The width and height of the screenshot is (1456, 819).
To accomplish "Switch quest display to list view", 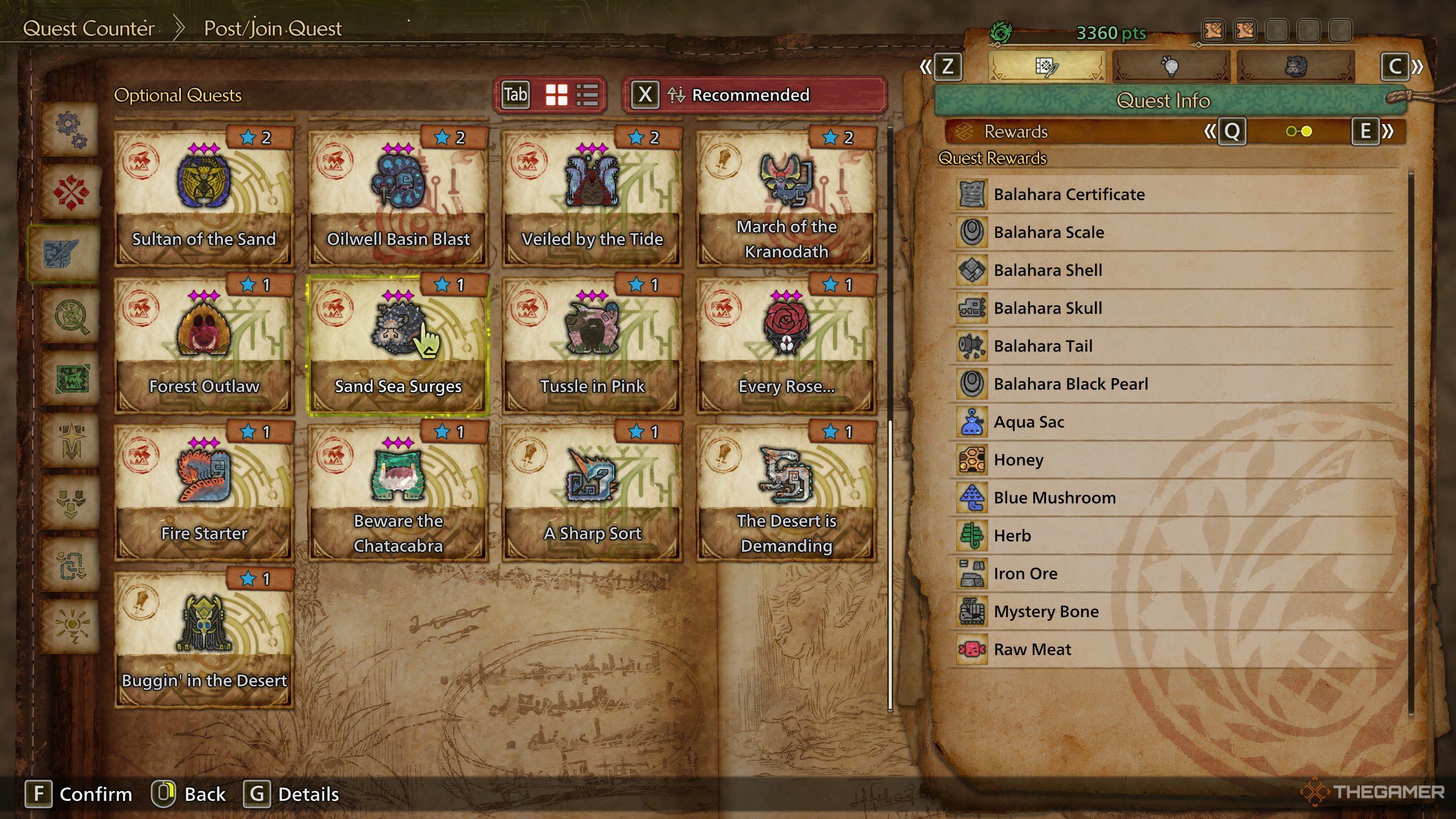I will point(587,95).
